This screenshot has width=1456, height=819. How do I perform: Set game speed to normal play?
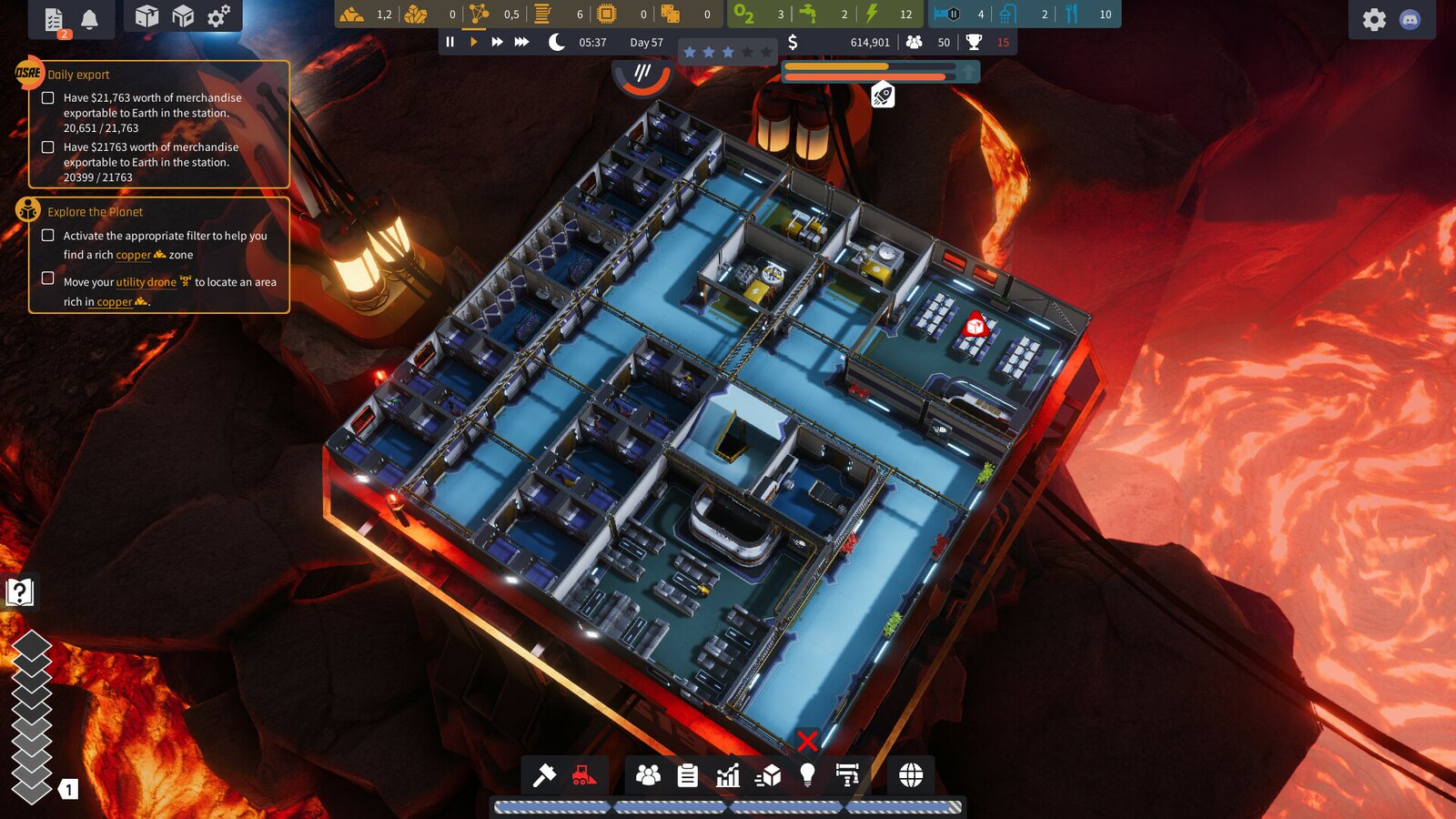pos(473,42)
